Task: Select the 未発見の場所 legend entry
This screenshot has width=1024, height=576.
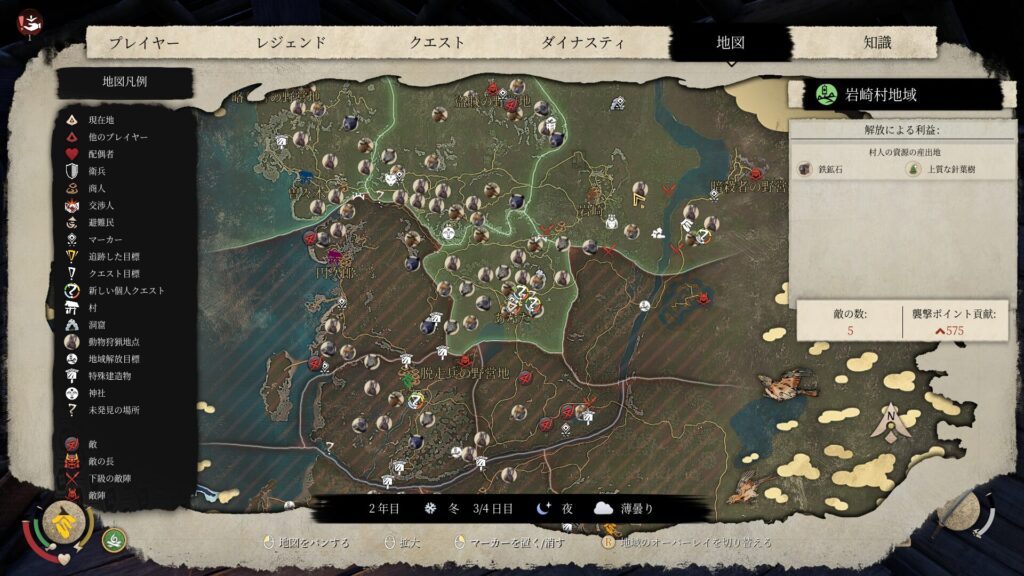Action: tap(108, 410)
